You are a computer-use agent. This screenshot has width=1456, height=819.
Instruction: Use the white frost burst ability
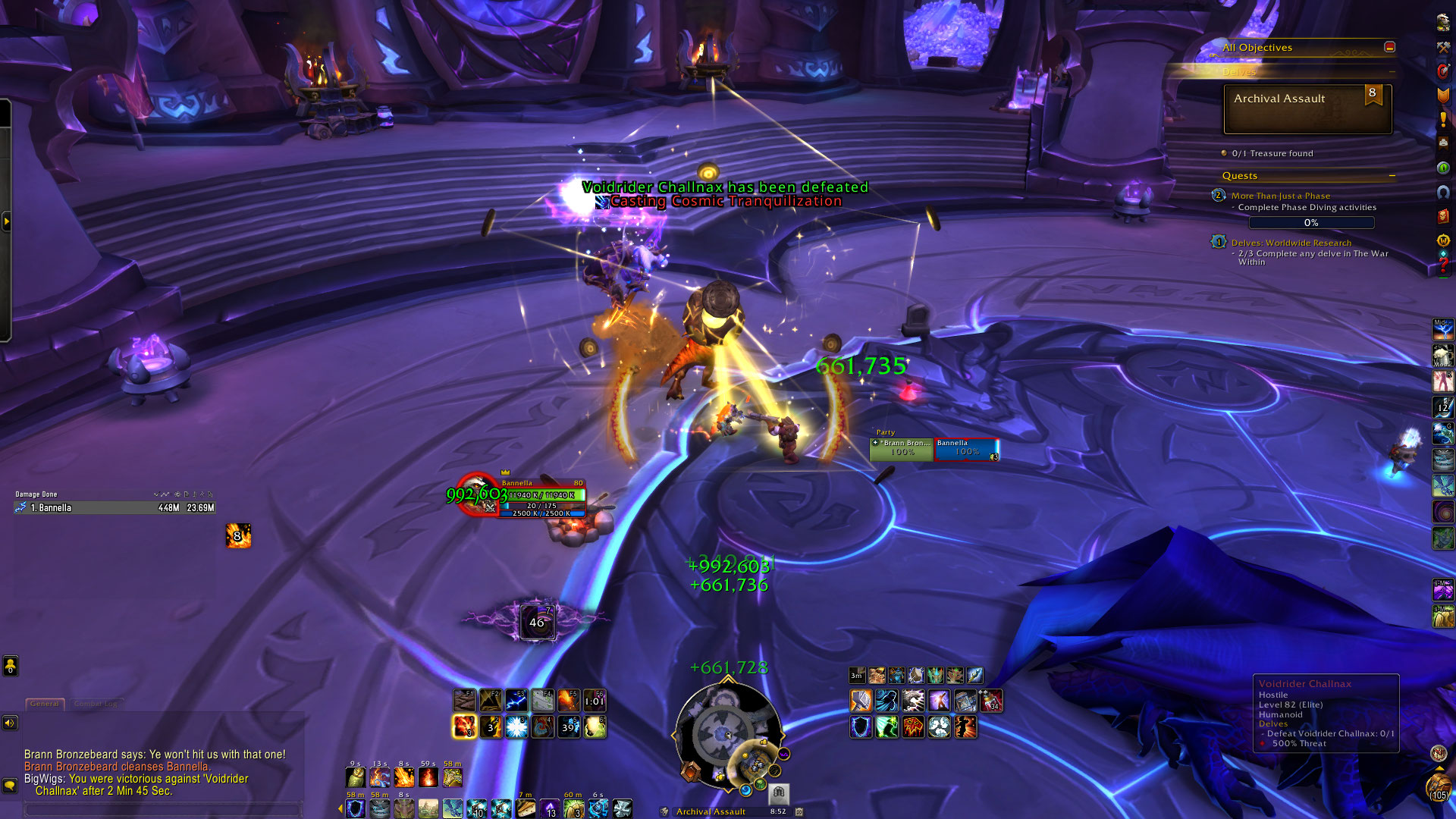click(x=516, y=727)
